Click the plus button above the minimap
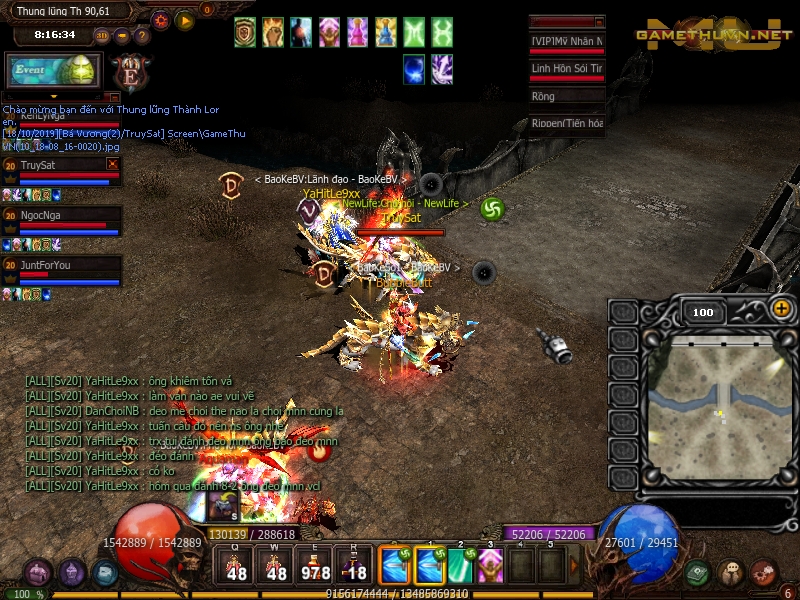Viewport: 800px width, 600px height. click(781, 309)
